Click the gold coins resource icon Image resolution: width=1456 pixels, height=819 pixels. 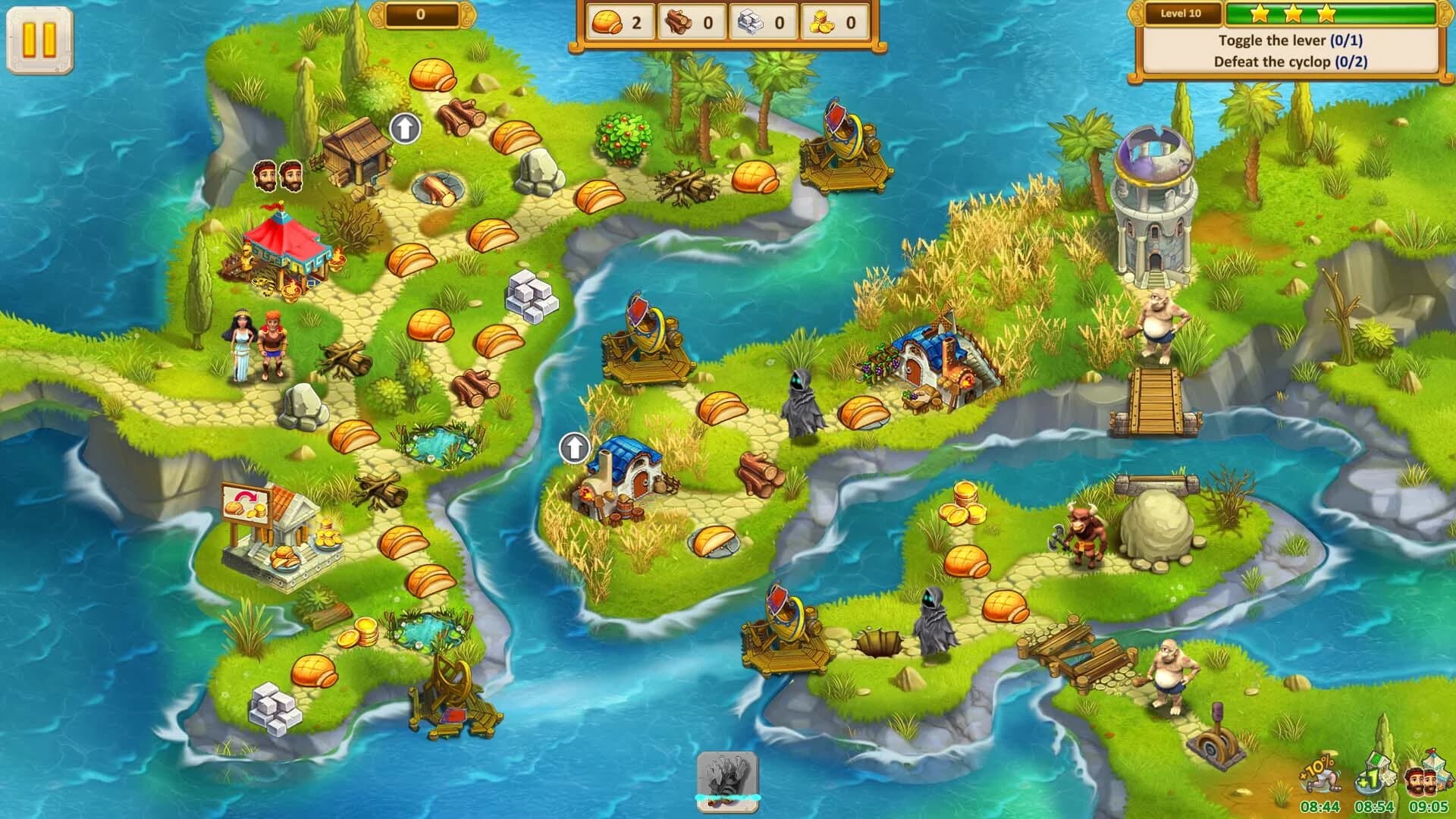point(821,21)
